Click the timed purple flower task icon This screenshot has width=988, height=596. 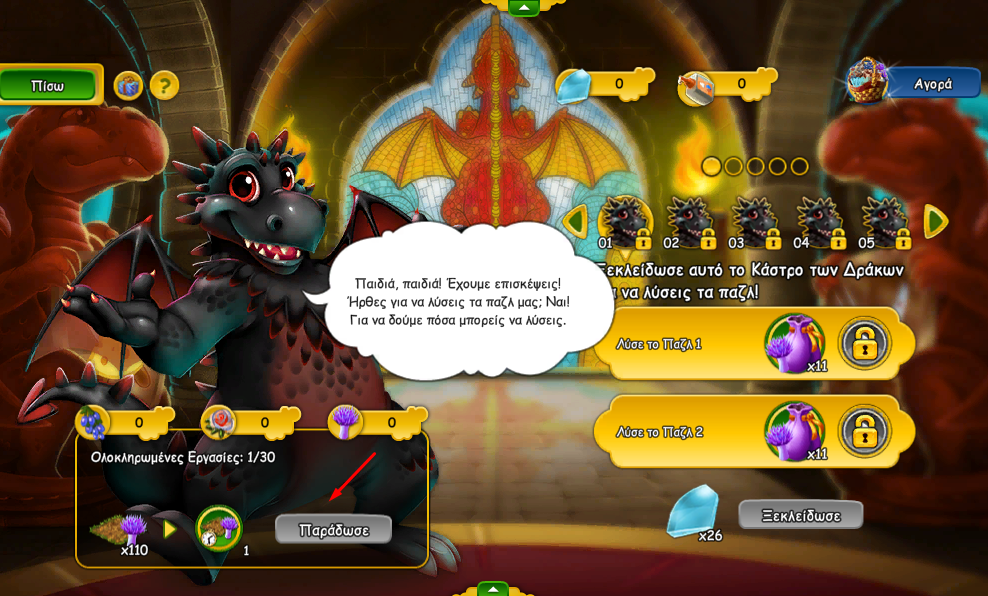219,528
